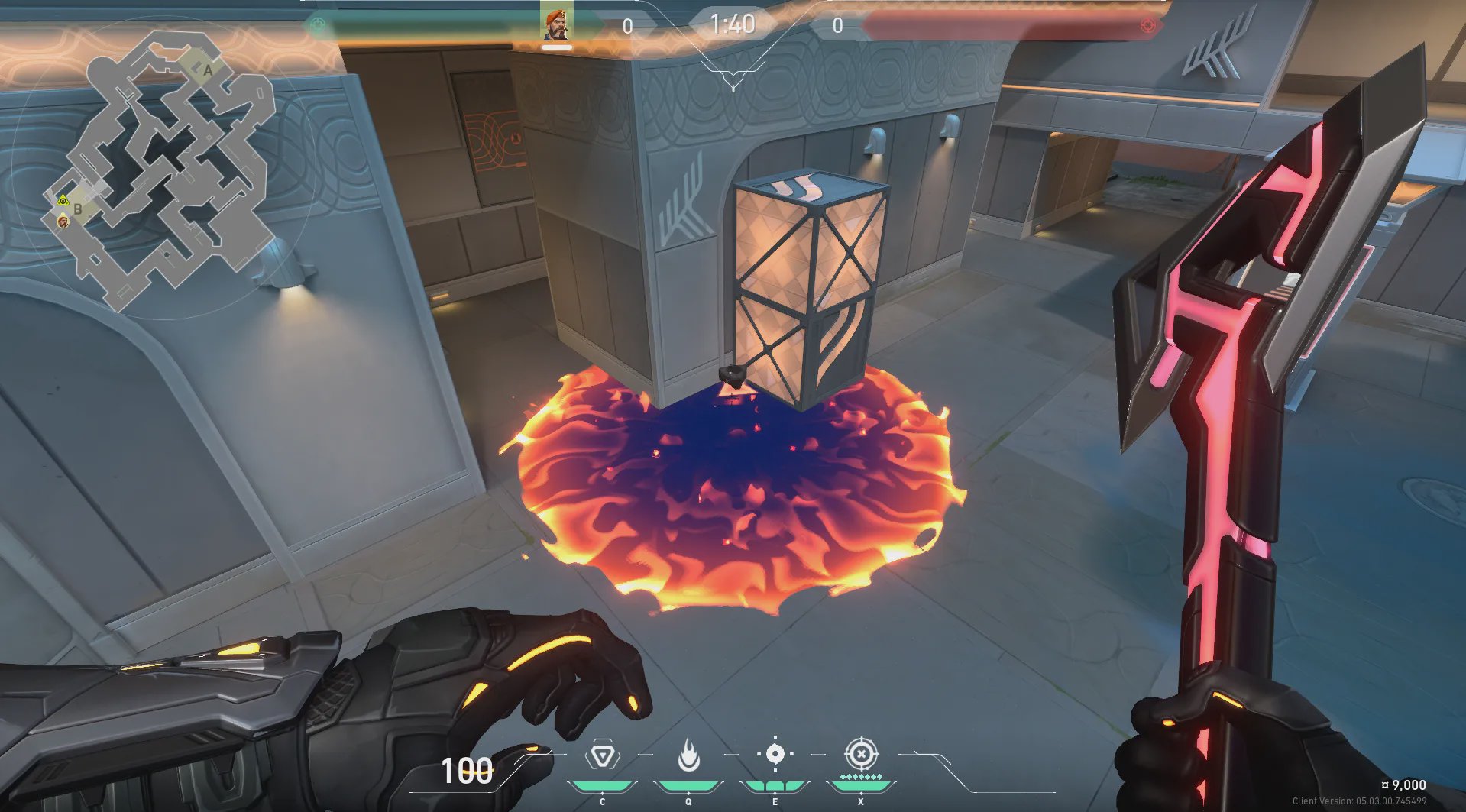1466x812 pixels.
Task: Trigger the Orbital Strike ultimate icon
Action: point(861,755)
